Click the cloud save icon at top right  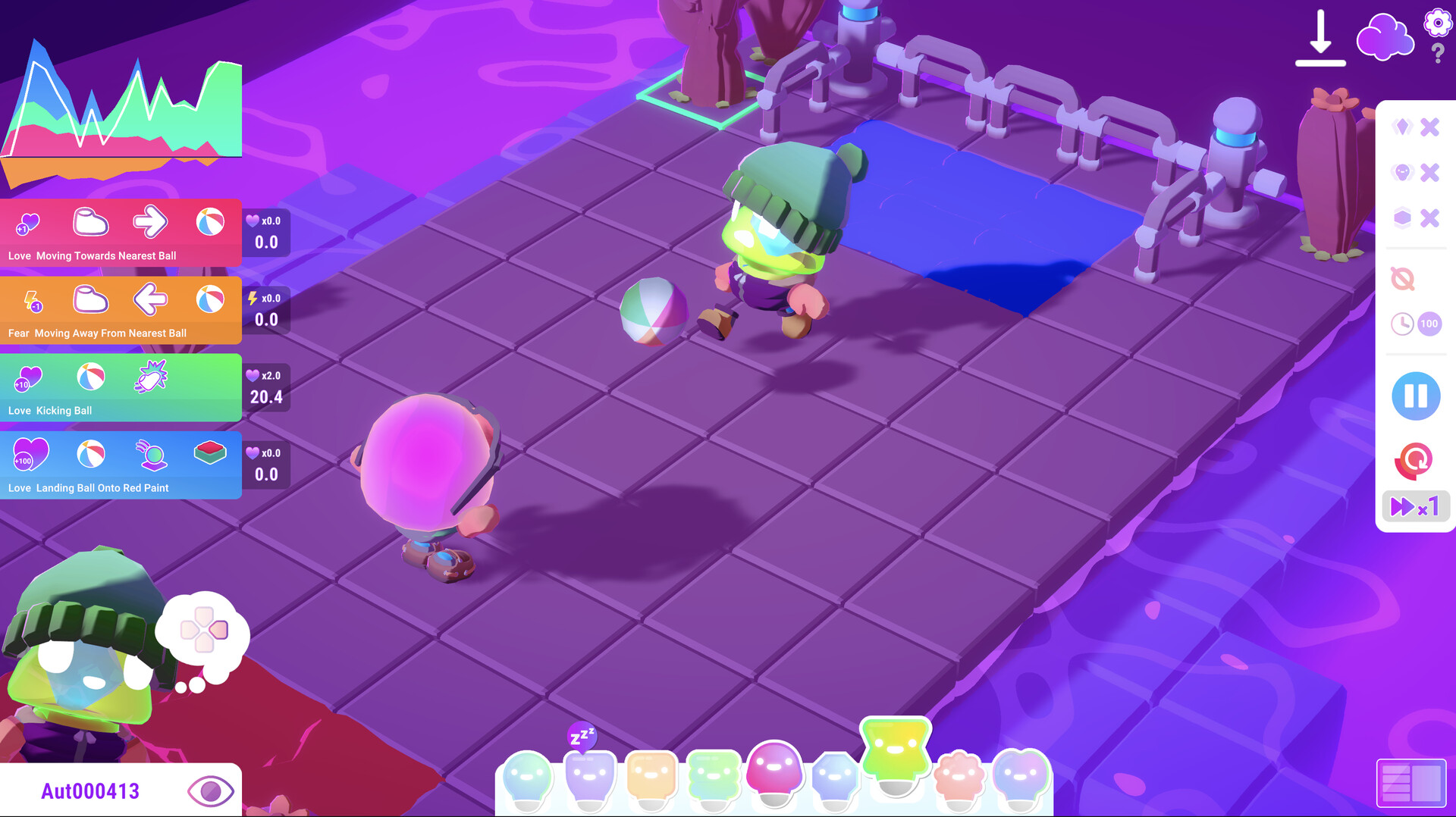(x=1384, y=36)
